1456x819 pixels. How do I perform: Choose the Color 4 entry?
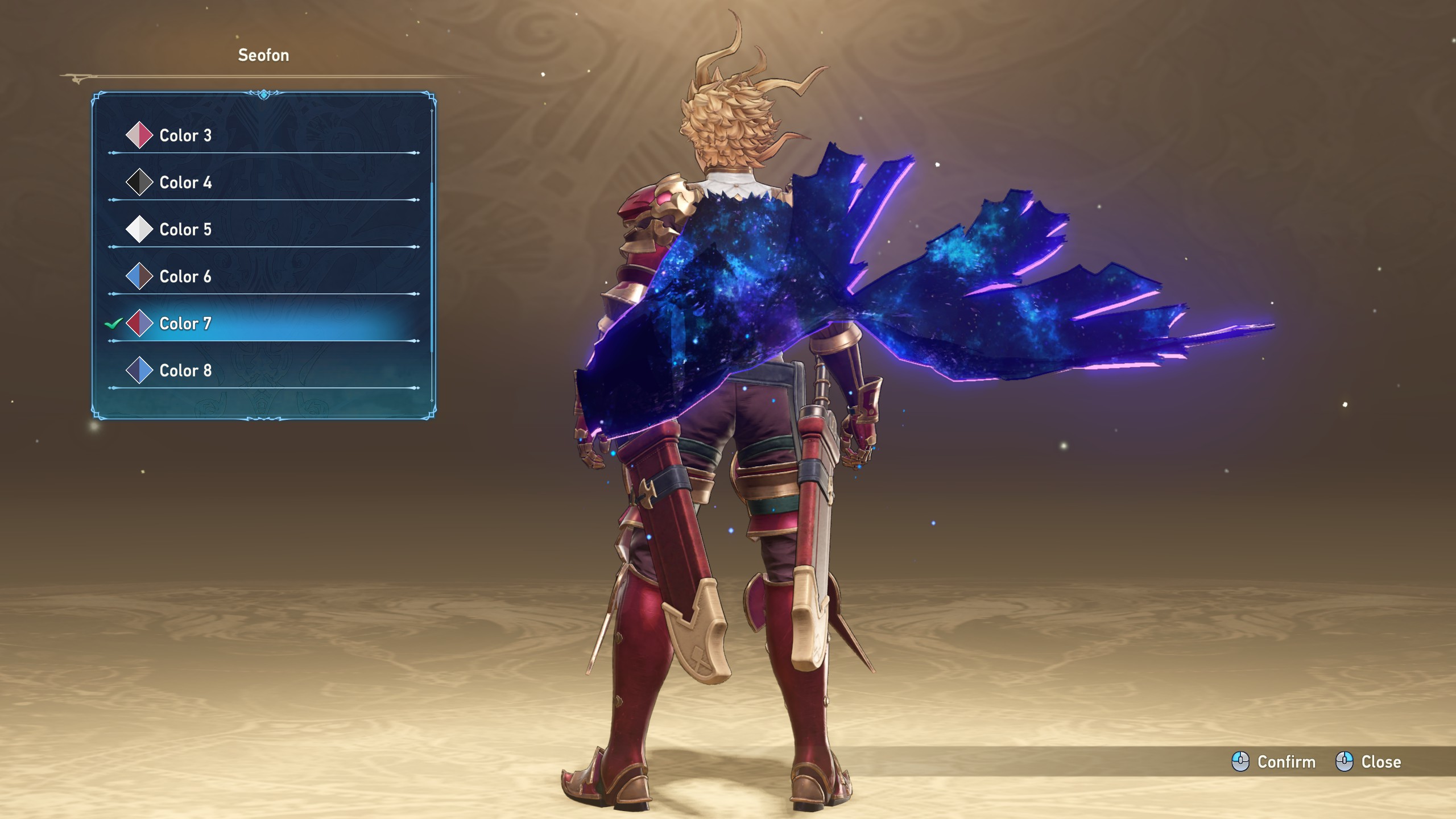tap(185, 183)
